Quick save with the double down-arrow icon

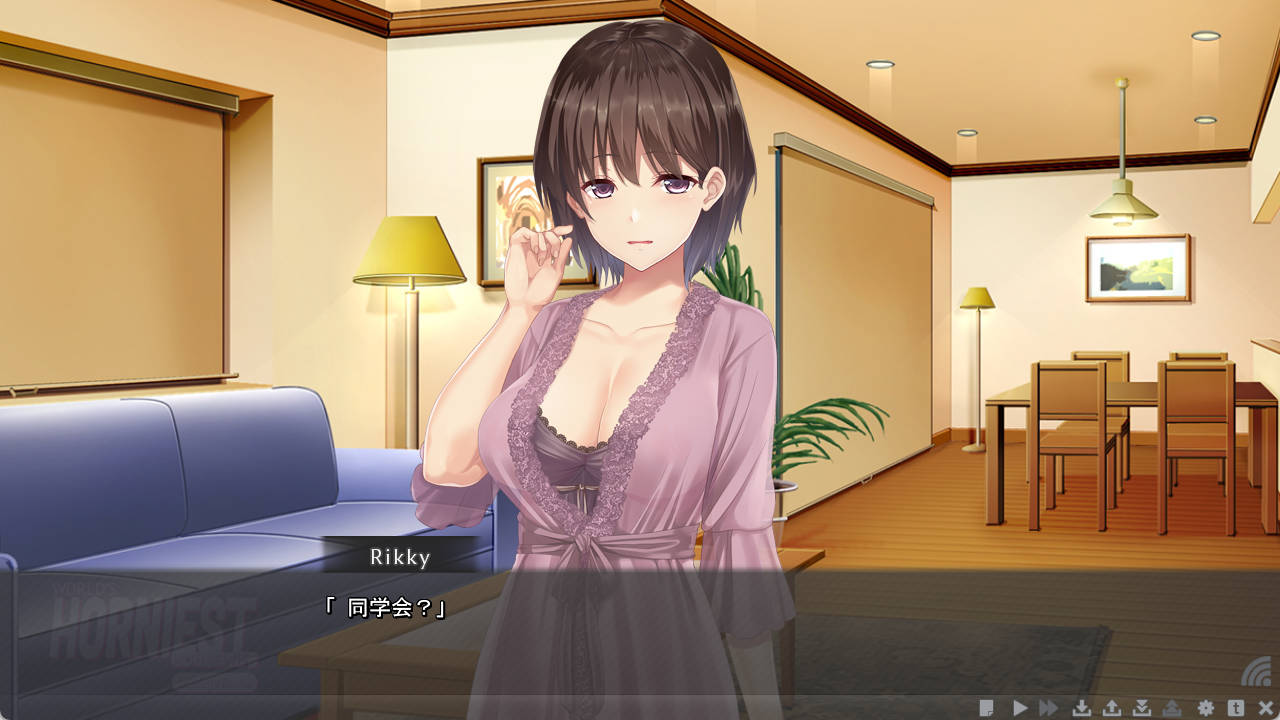(x=1142, y=708)
